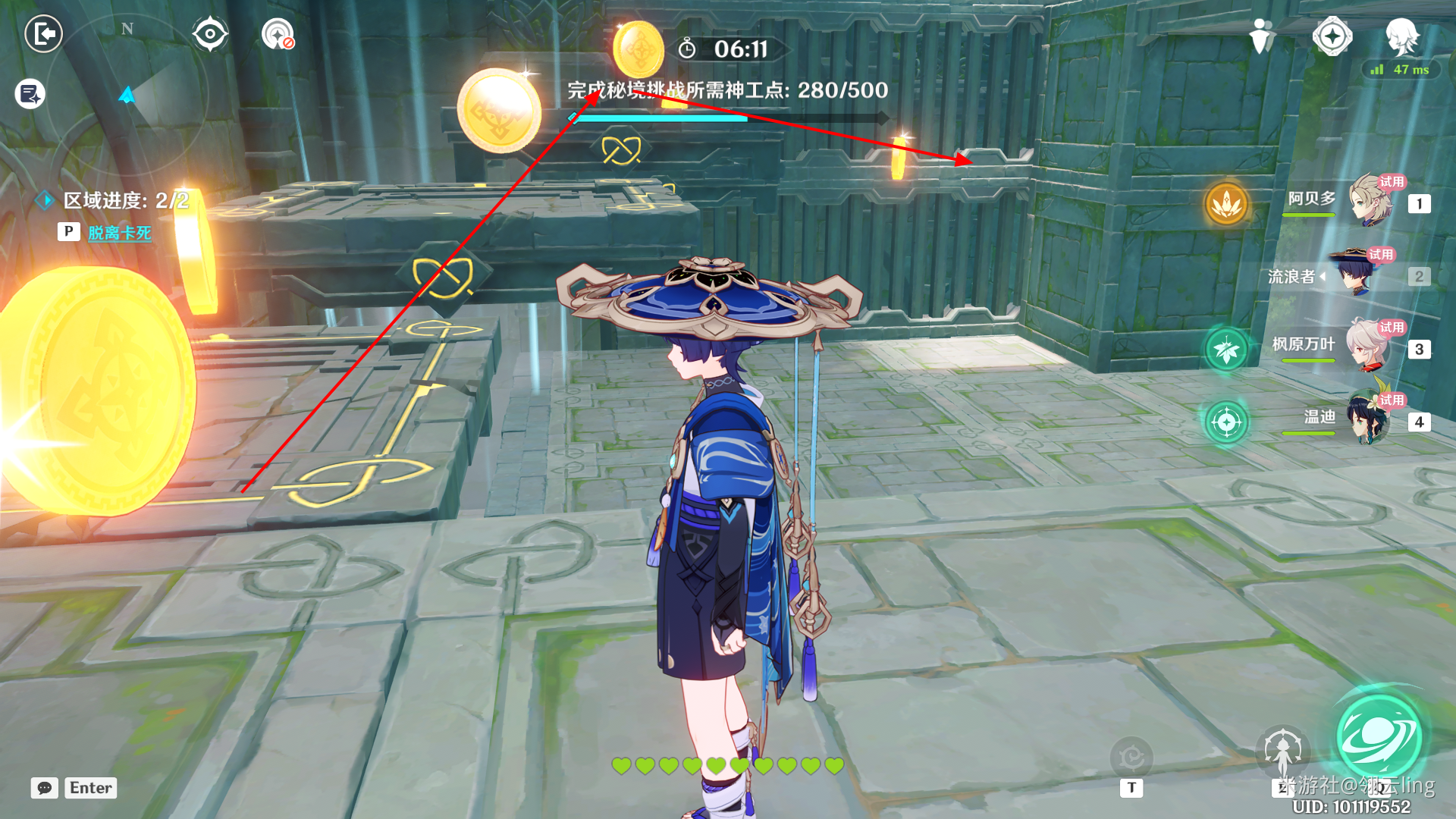Click the radar icon with red mark
The image size is (1456, 819).
tap(278, 34)
